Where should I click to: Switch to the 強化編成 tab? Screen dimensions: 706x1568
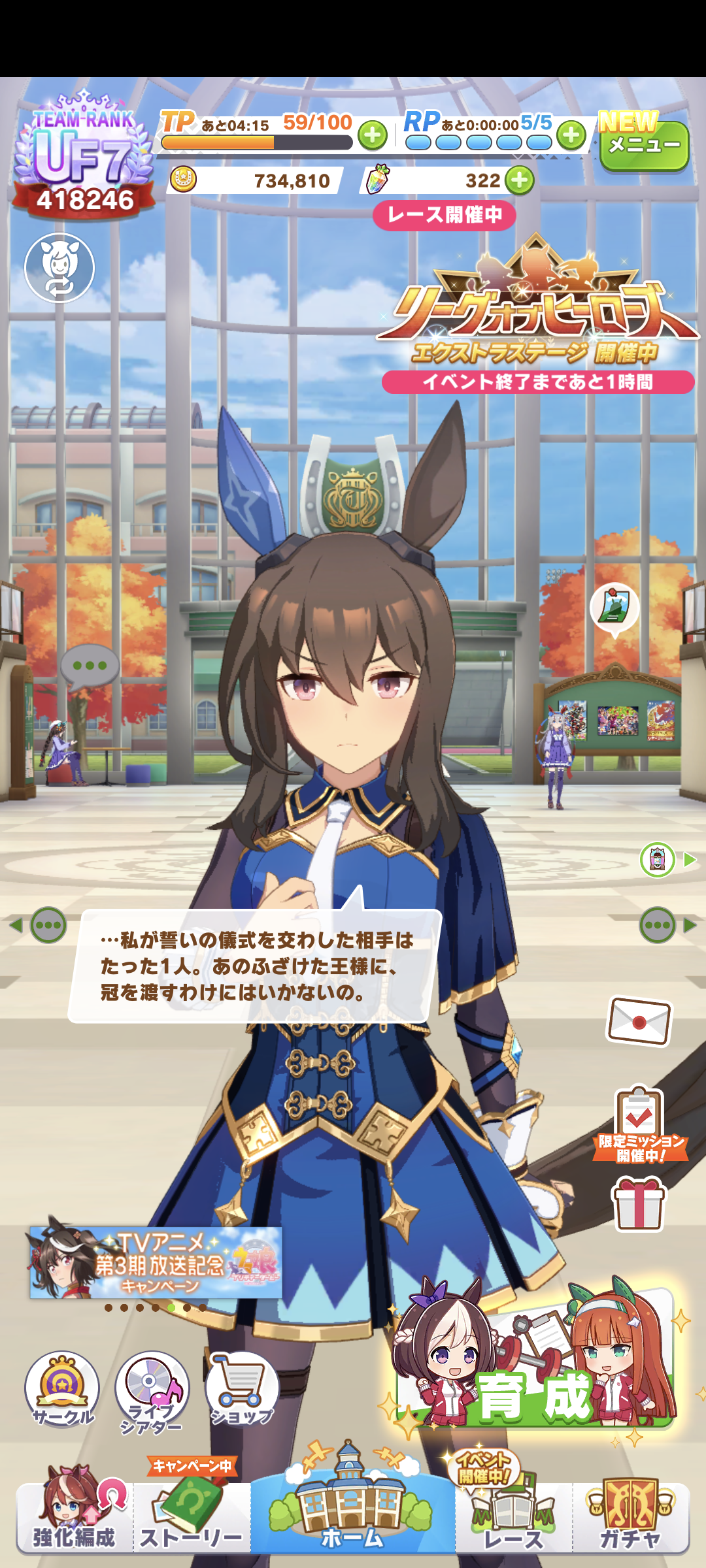(74, 1516)
